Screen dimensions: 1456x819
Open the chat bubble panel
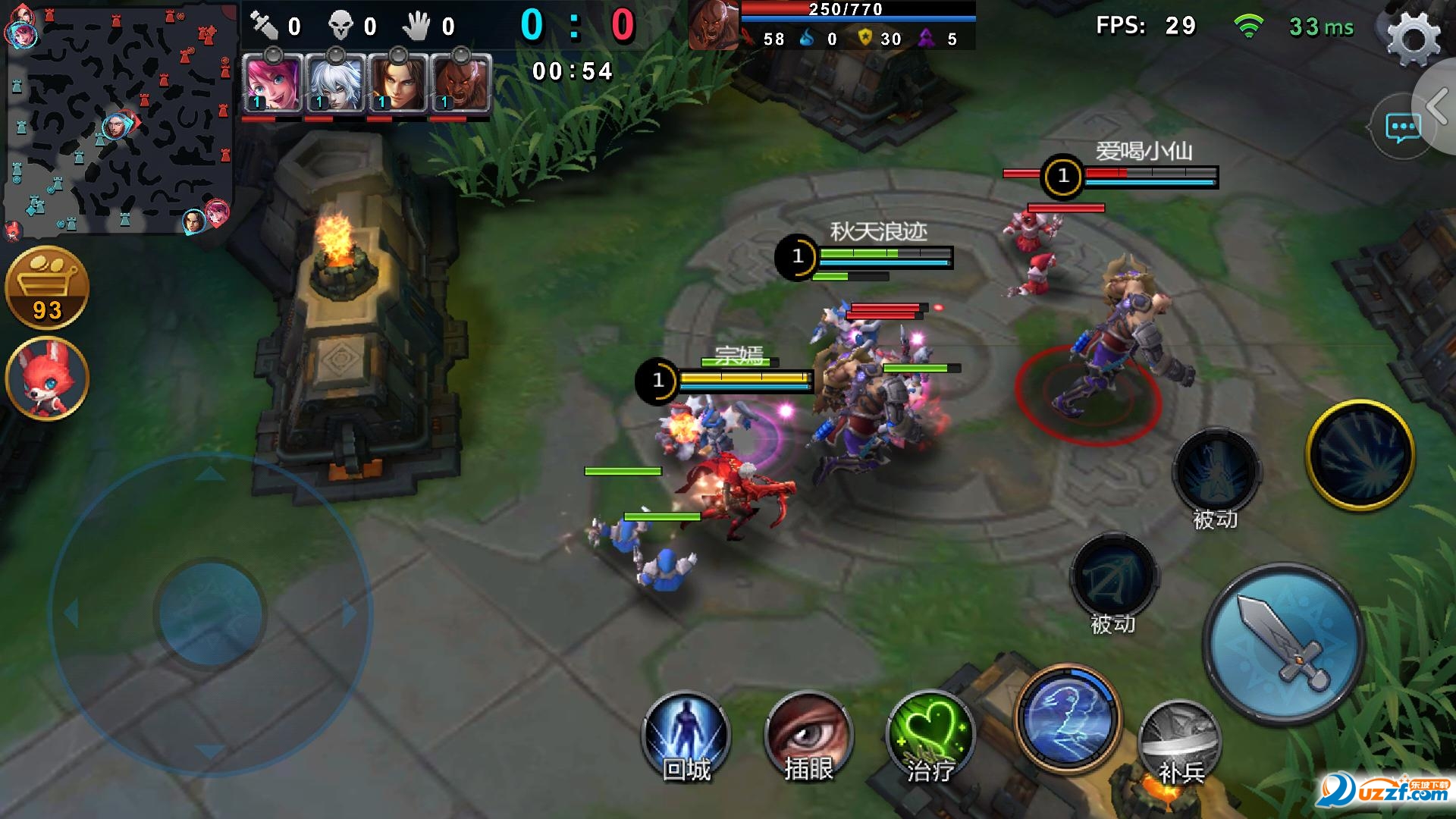pos(1401,127)
